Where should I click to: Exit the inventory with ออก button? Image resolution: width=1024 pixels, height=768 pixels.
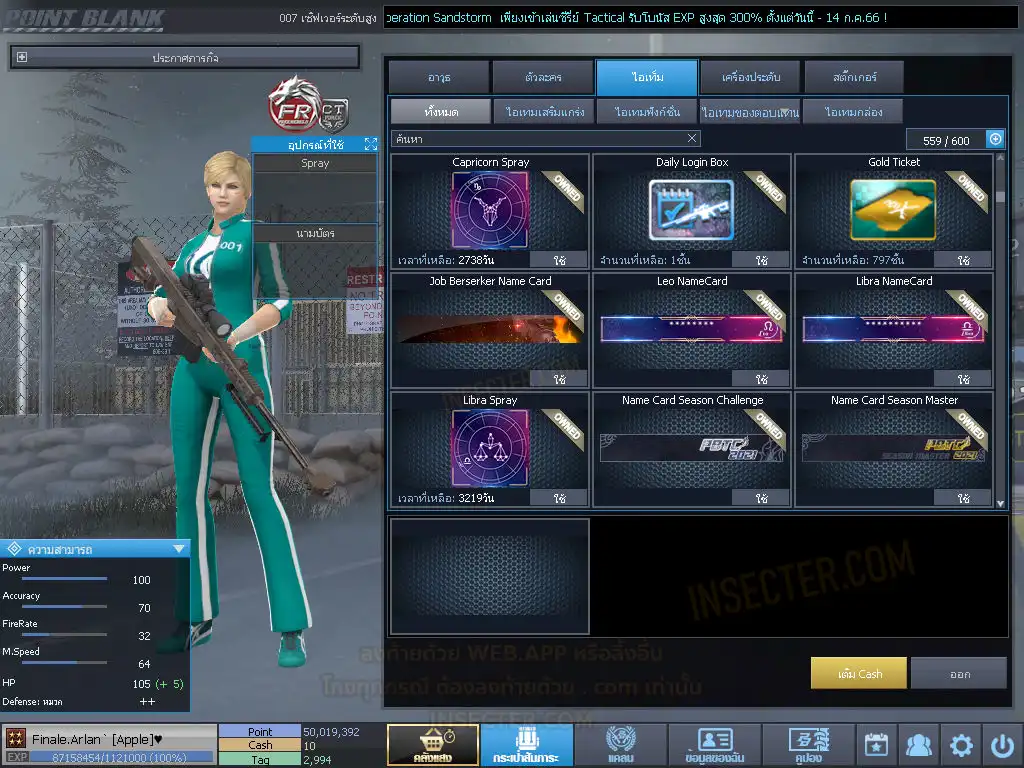(959, 674)
